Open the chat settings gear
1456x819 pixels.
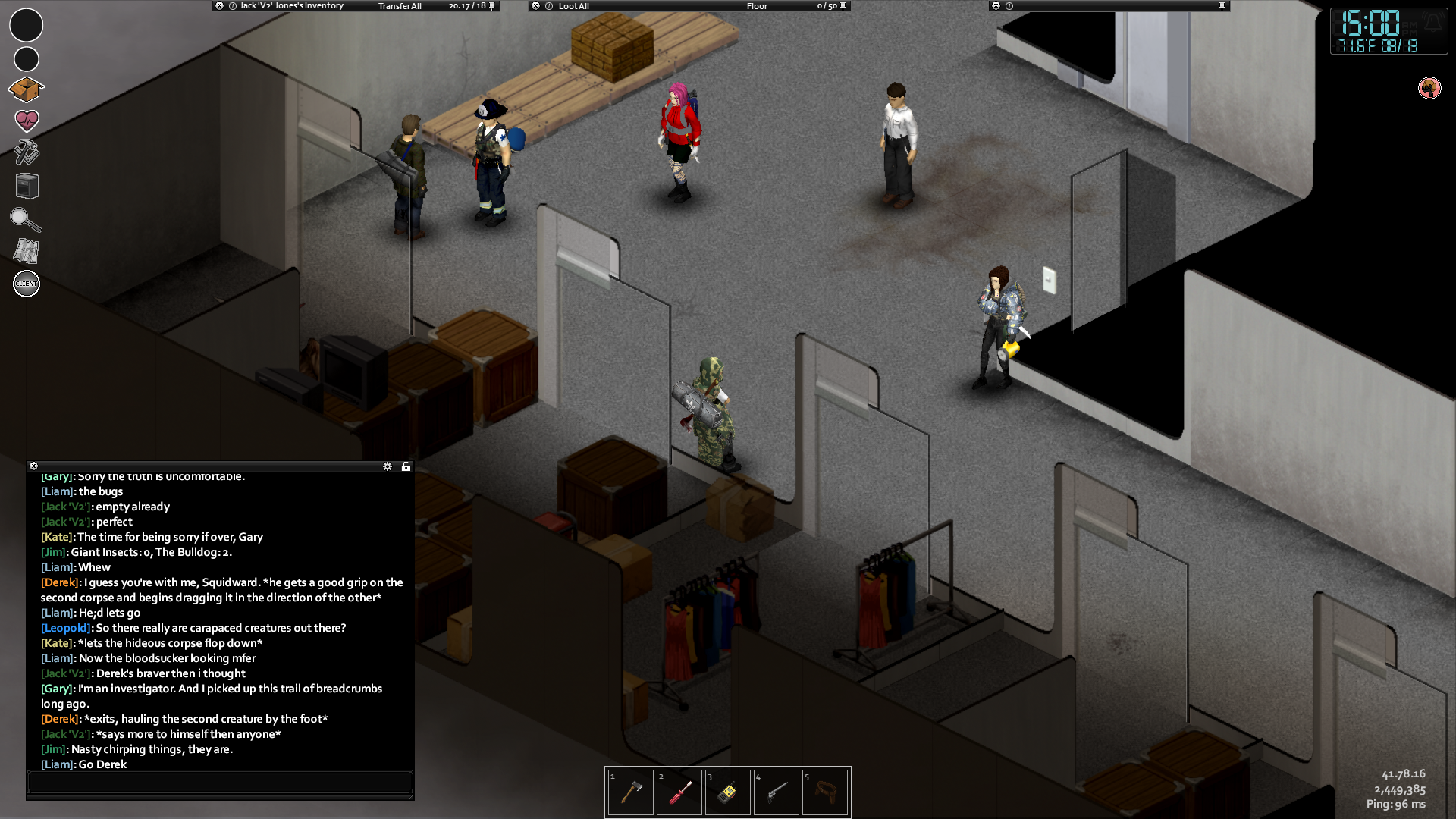pos(388,466)
